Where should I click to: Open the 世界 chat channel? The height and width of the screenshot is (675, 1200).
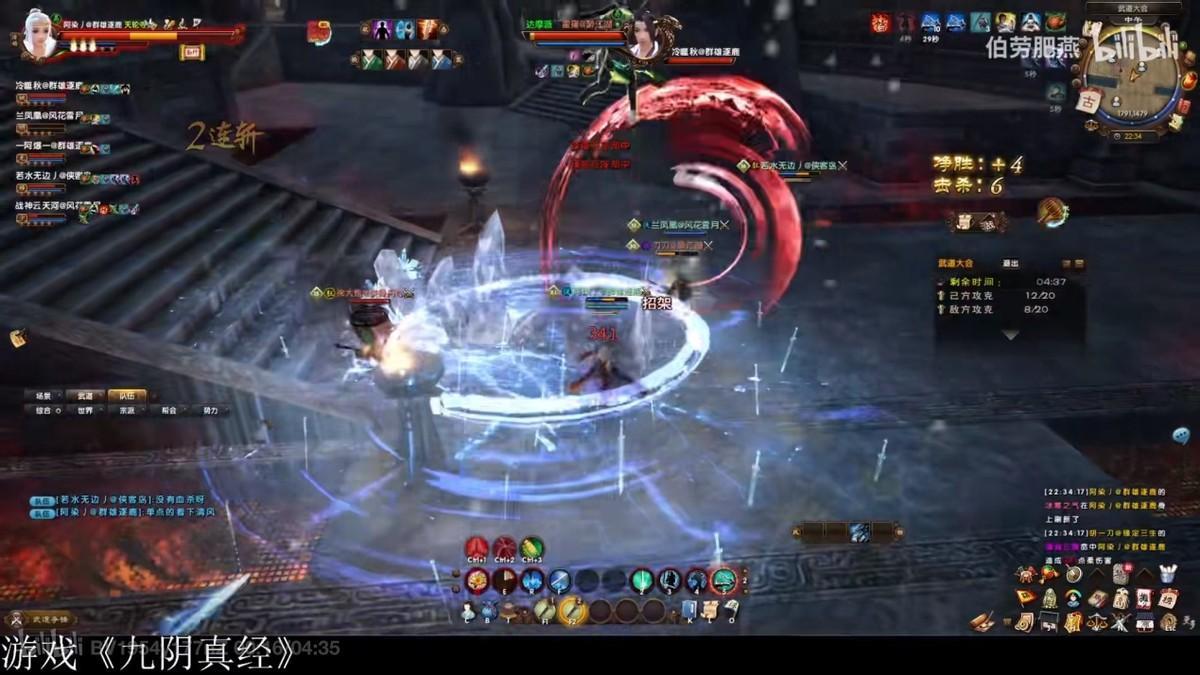[86, 411]
